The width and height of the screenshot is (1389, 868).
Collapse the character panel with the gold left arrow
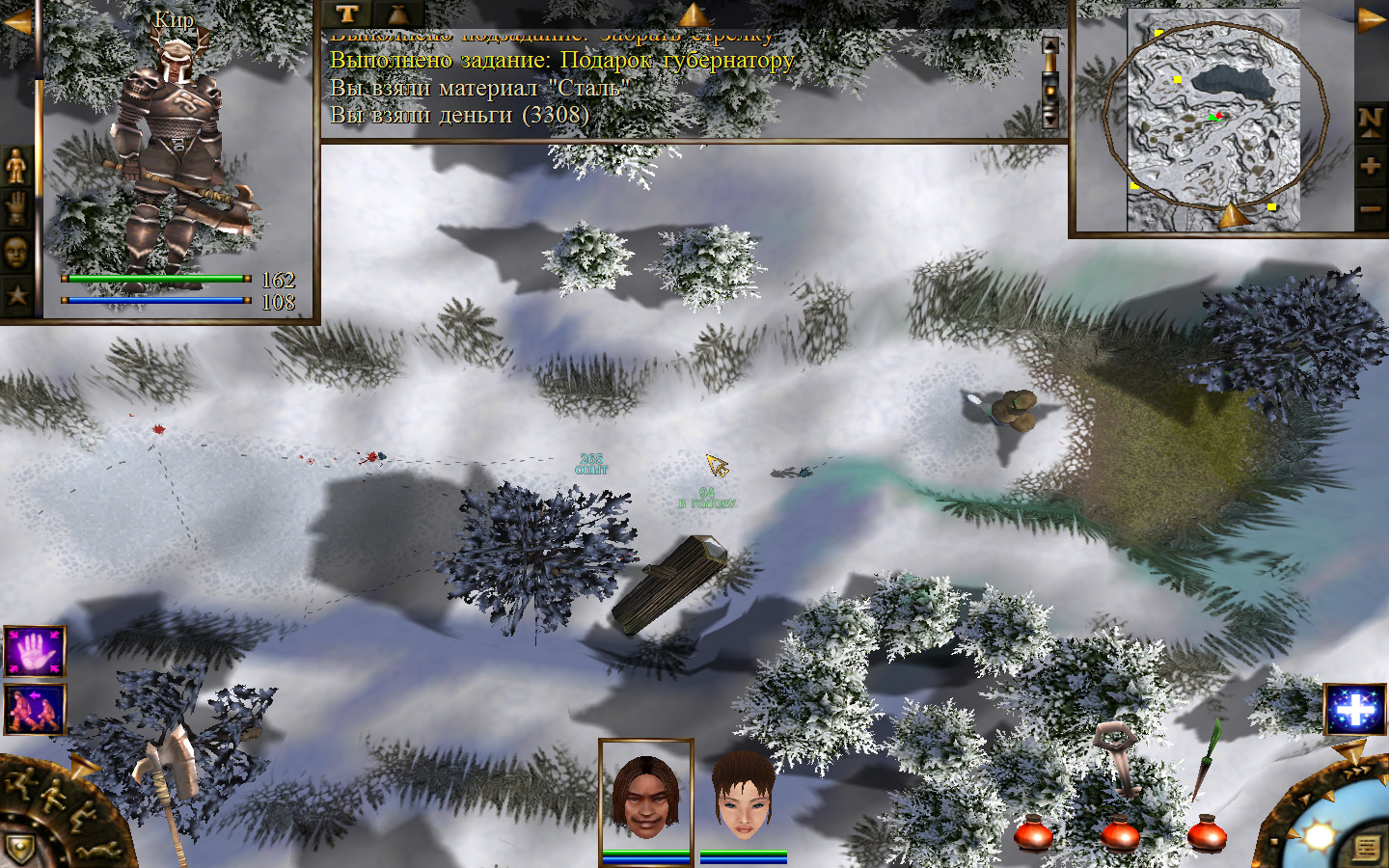coord(16,21)
